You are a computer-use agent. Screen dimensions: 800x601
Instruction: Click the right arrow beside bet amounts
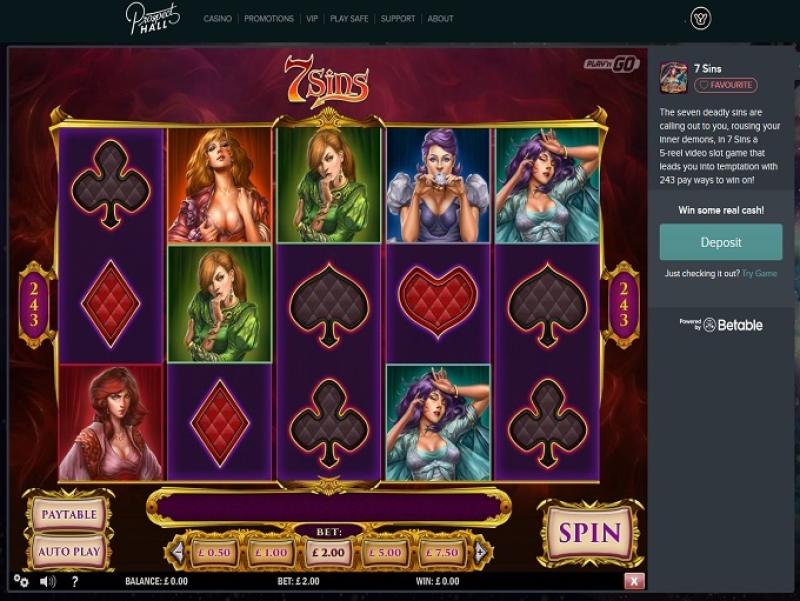click(x=480, y=552)
